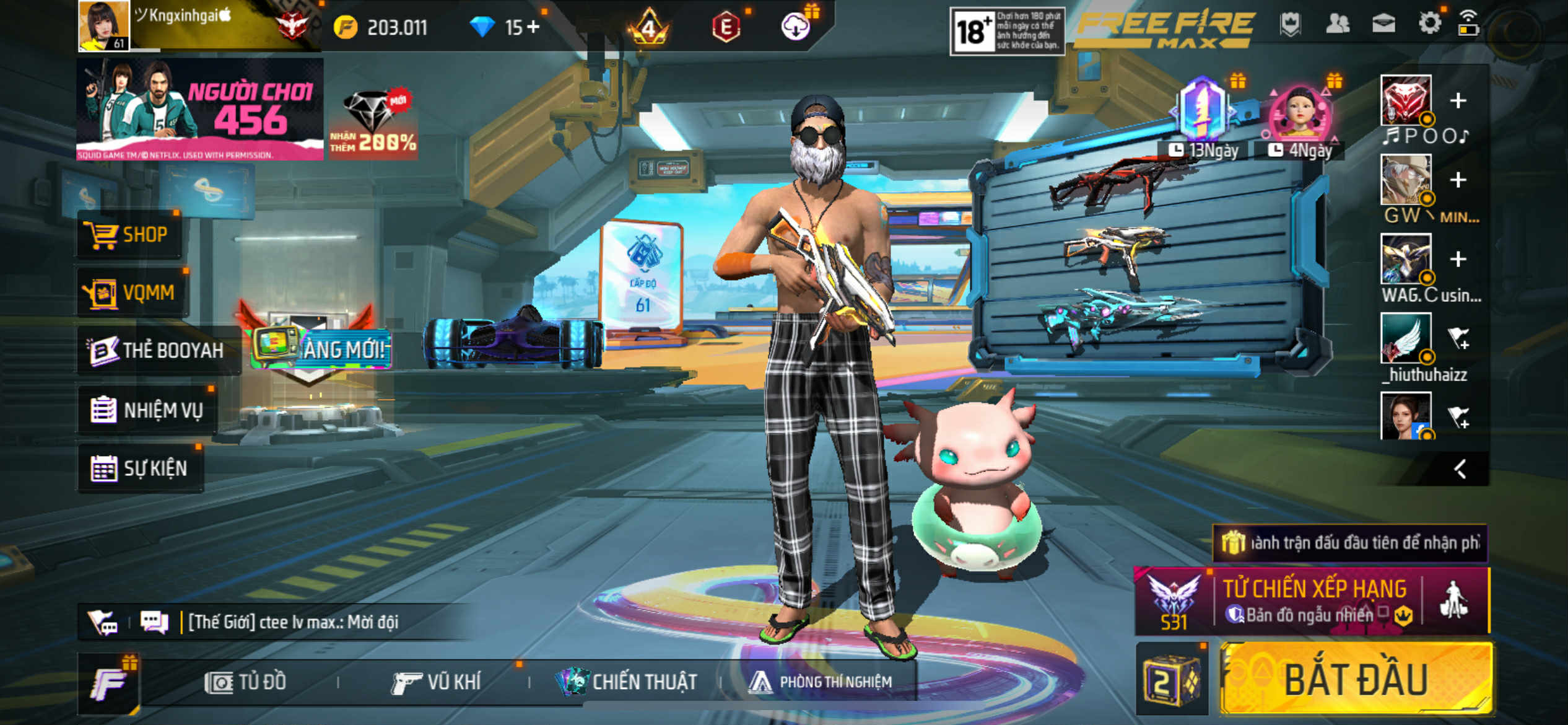1568x725 pixels.
Task: Open the VŨ KHÍ weapons tab
Action: [x=437, y=682]
